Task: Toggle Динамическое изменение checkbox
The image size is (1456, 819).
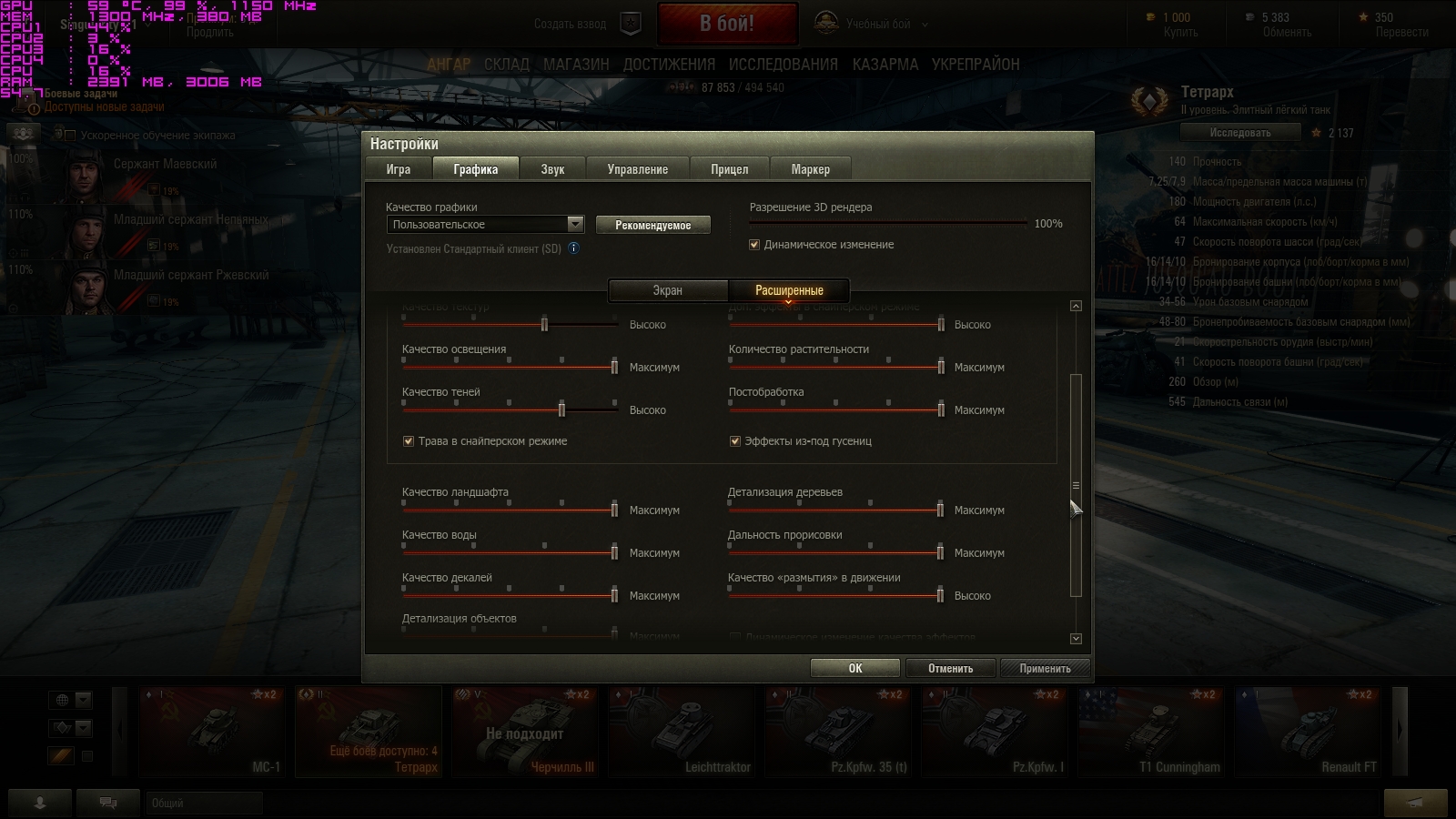Action: pos(754,245)
